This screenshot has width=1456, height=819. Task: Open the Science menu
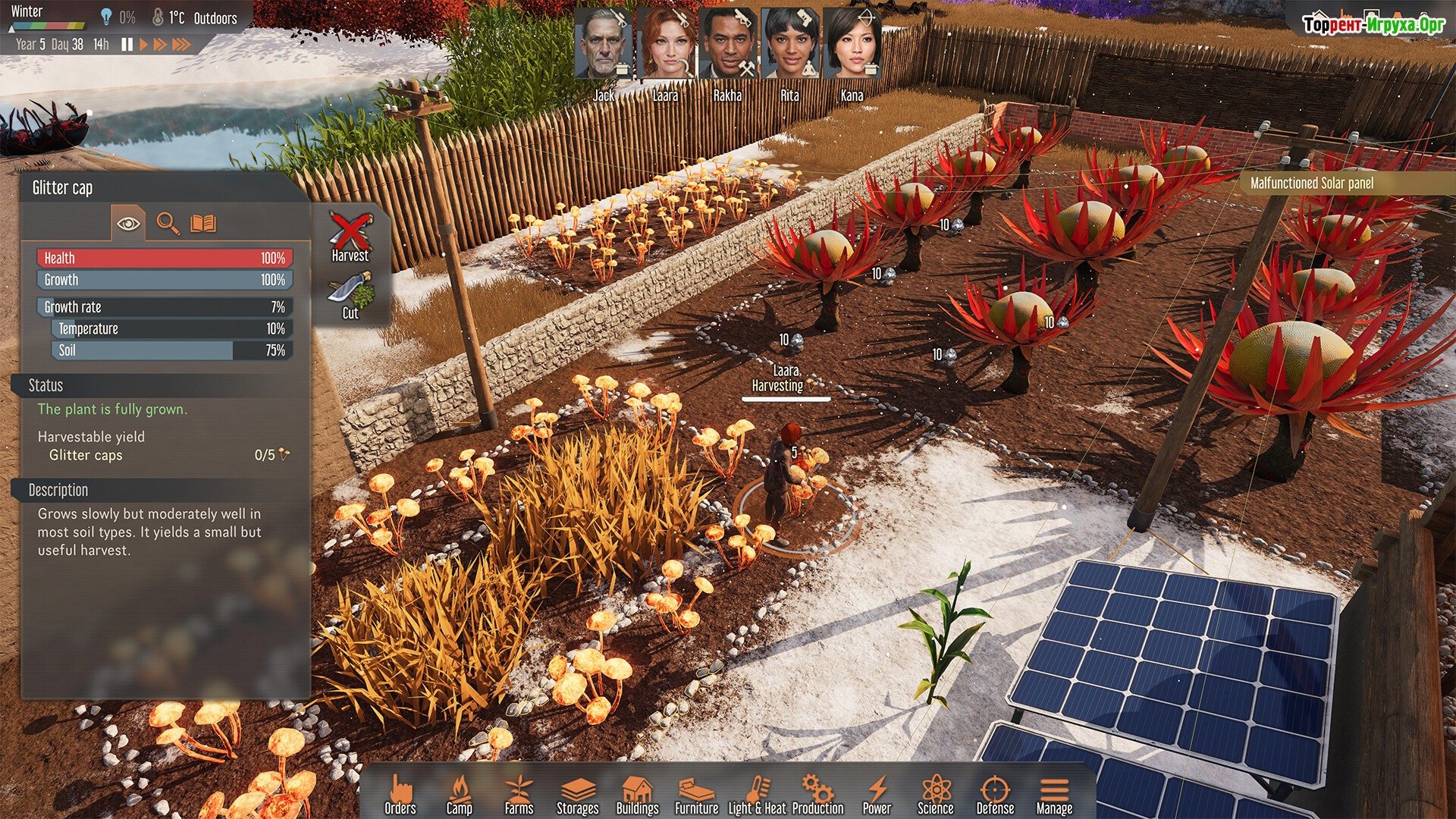click(x=935, y=794)
